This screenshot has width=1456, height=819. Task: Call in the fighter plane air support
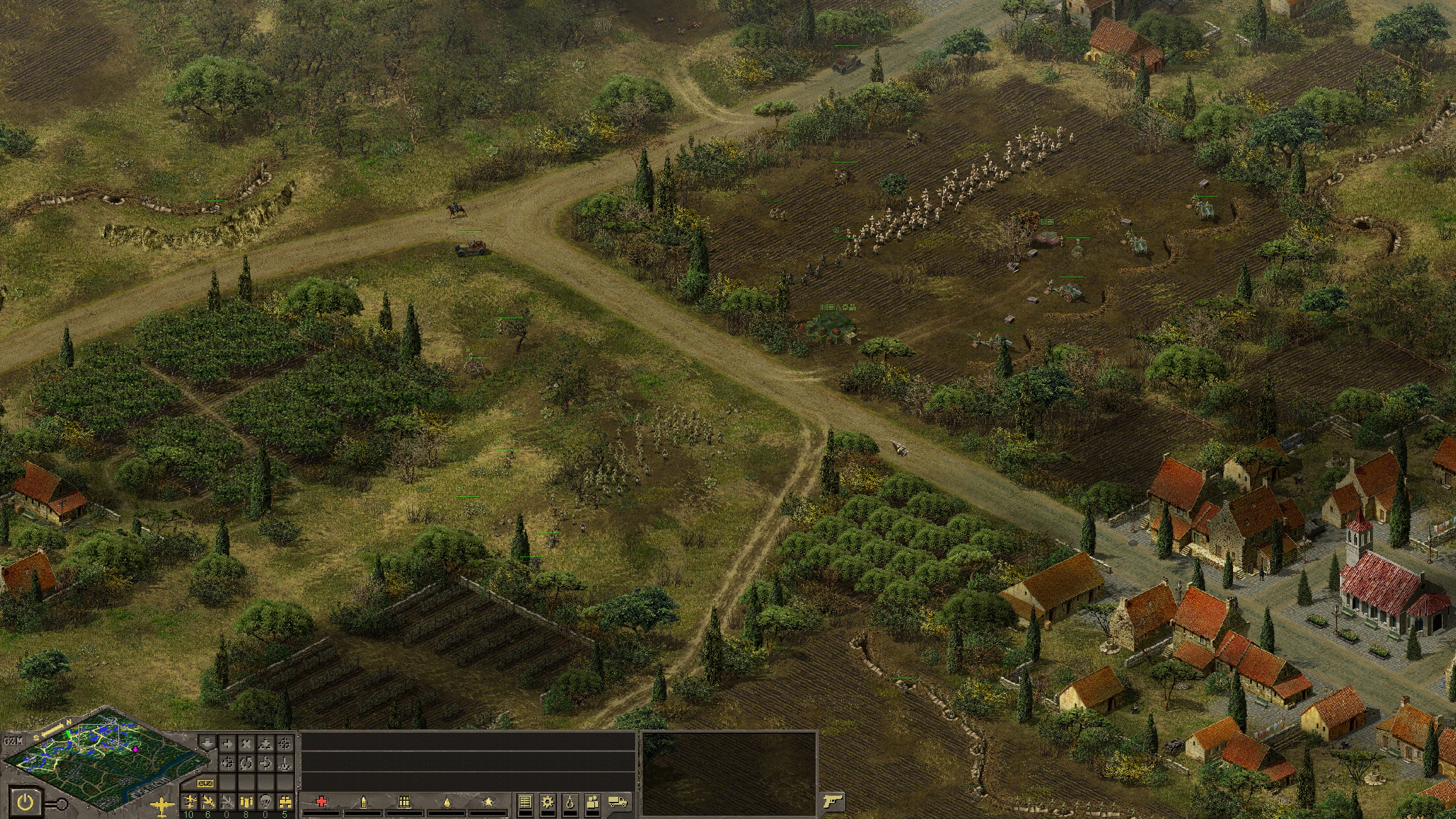pyautogui.click(x=189, y=802)
